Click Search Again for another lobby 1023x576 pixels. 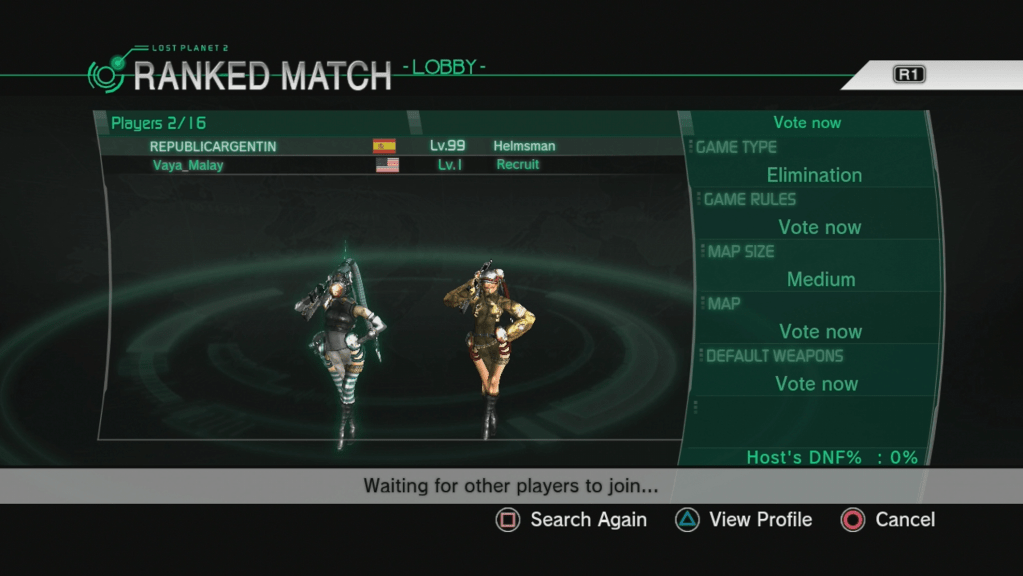pos(573,520)
